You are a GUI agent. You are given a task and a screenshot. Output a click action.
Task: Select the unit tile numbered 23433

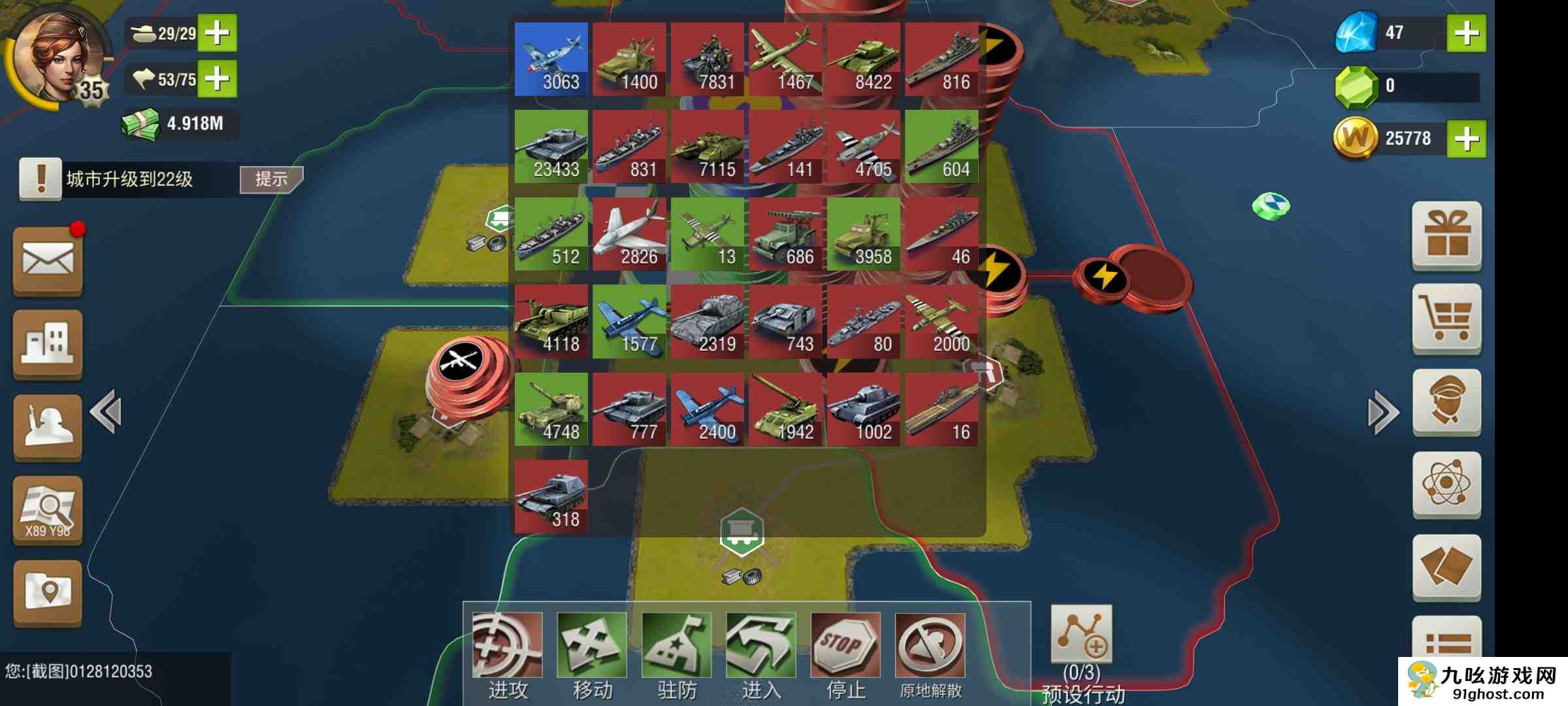[551, 146]
